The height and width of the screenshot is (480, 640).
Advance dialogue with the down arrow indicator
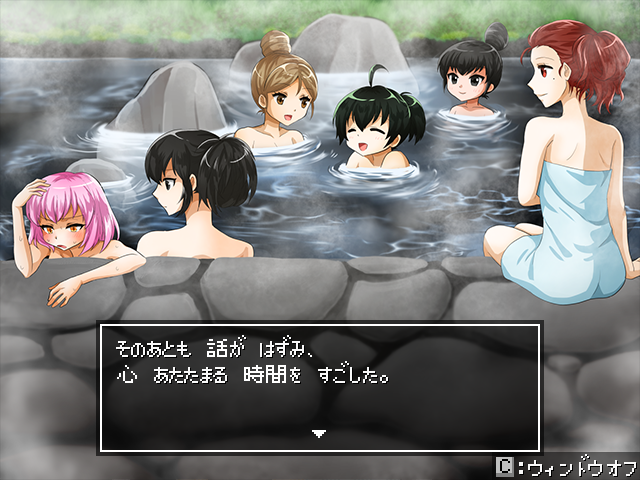(x=319, y=433)
